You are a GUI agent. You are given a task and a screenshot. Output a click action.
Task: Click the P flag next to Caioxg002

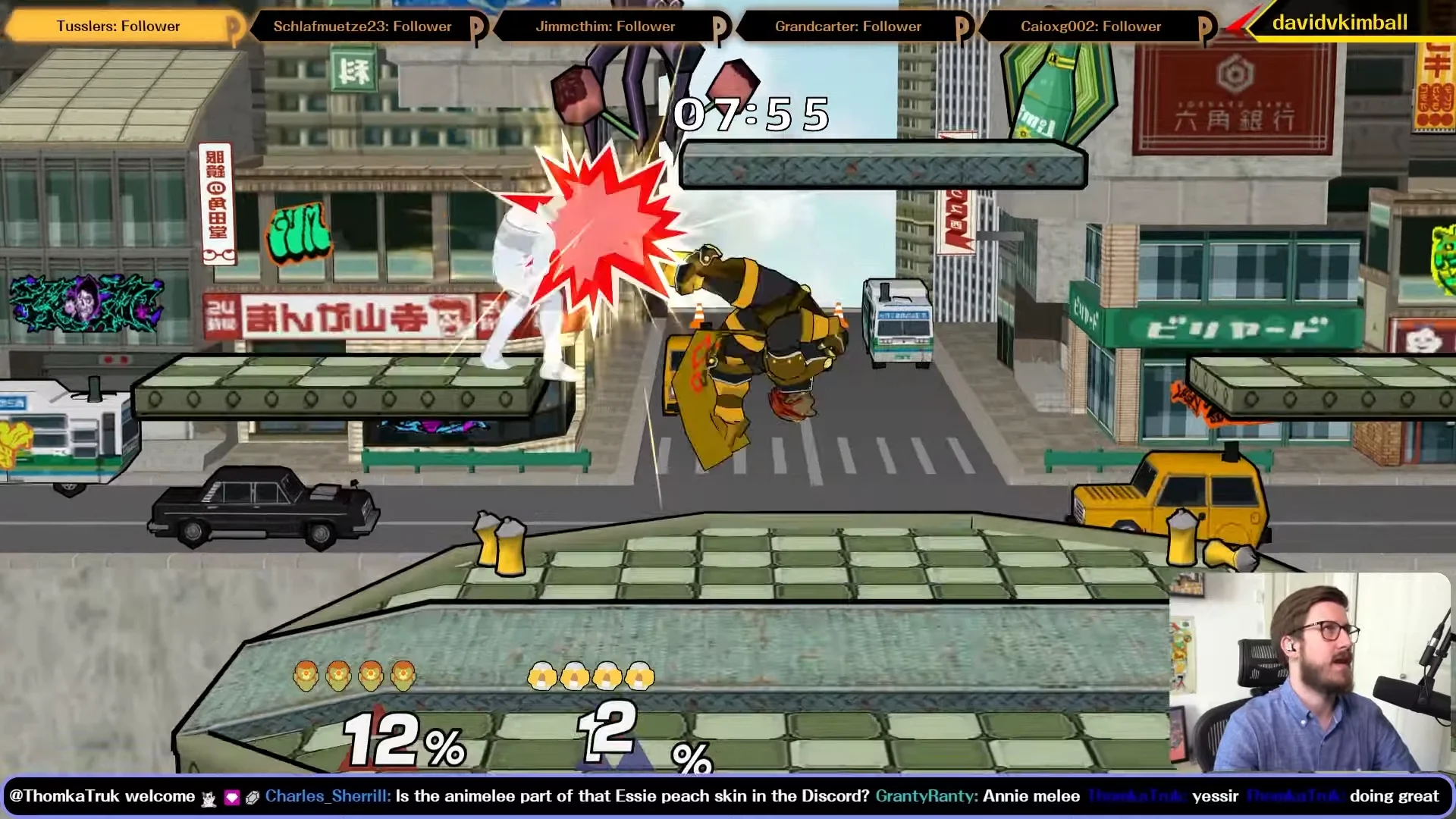pyautogui.click(x=1204, y=27)
